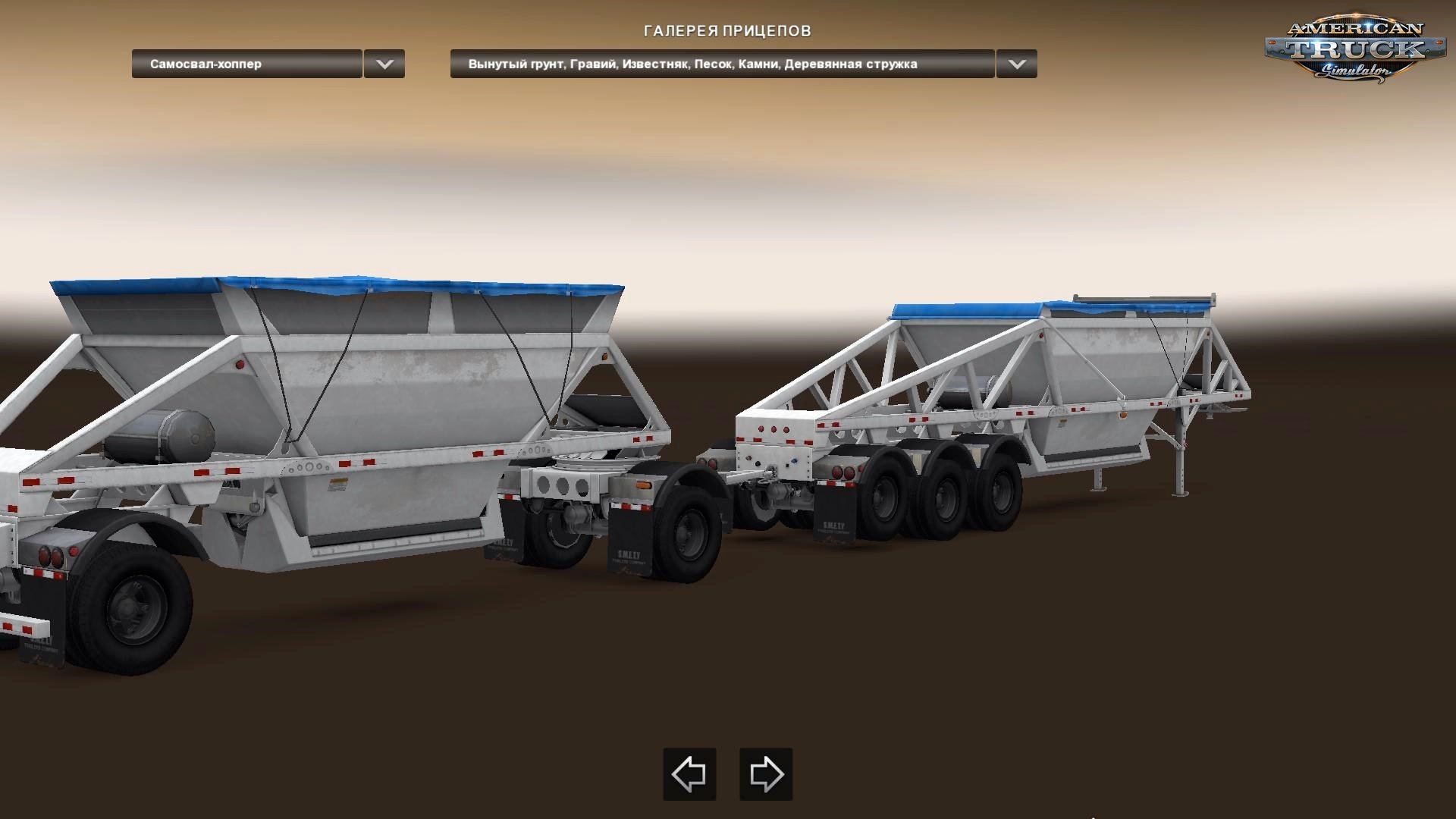Toggle the trailer type selection field

click(246, 65)
